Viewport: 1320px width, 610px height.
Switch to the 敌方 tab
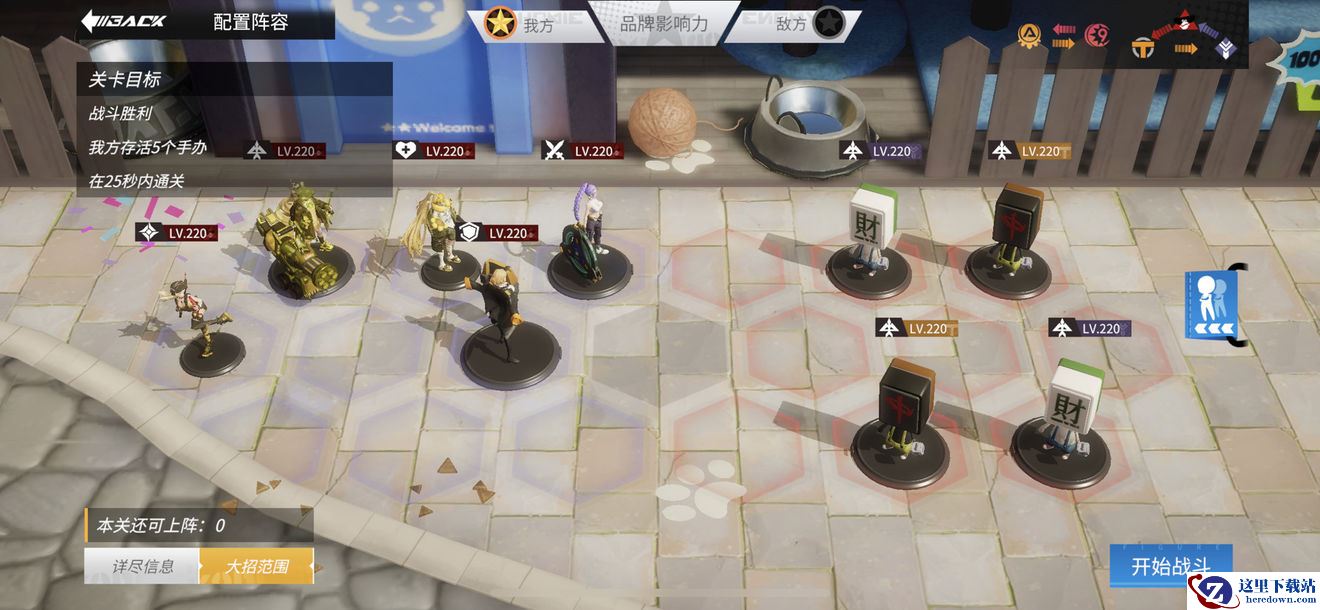(806, 24)
